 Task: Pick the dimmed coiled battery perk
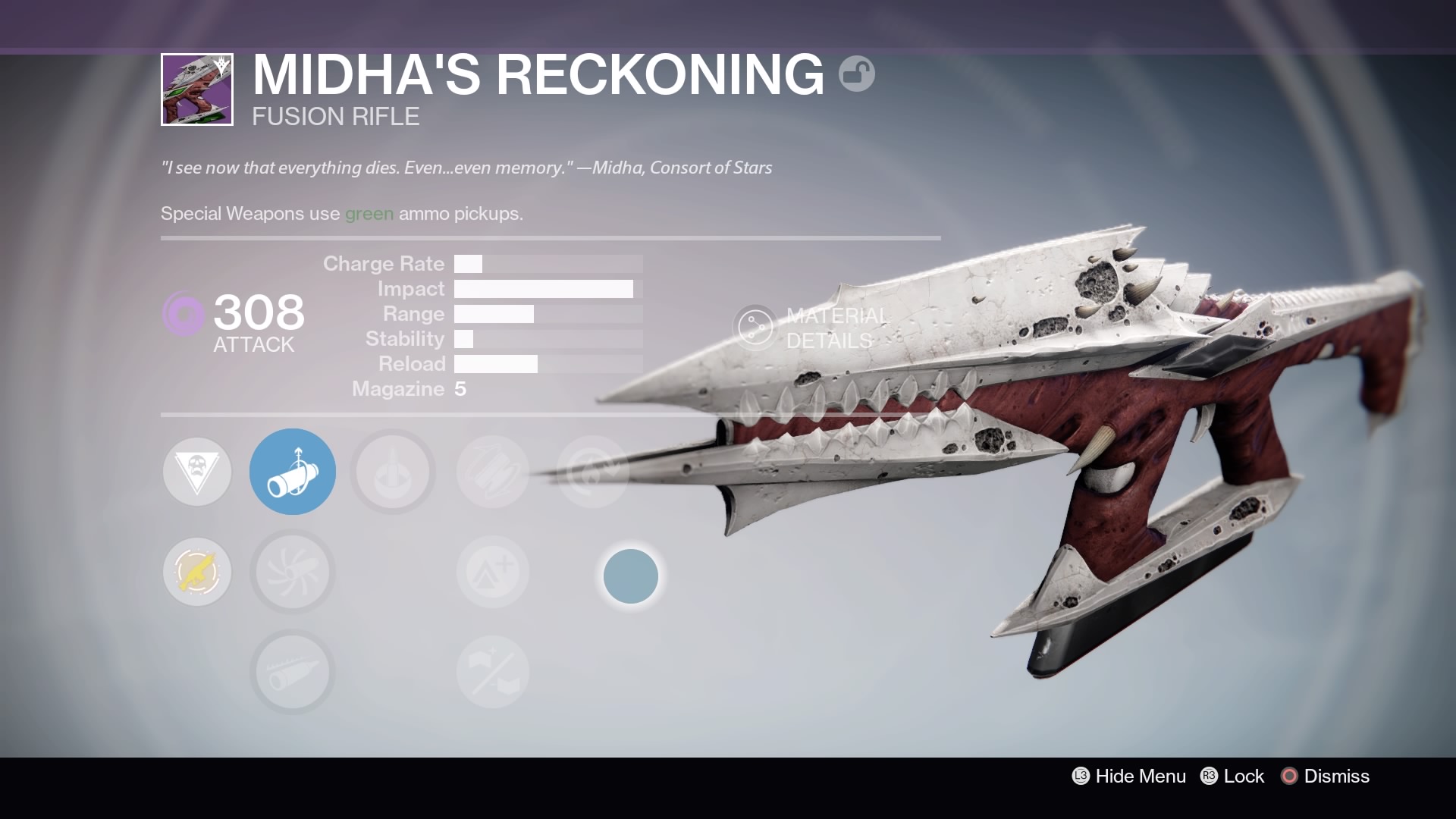493,472
